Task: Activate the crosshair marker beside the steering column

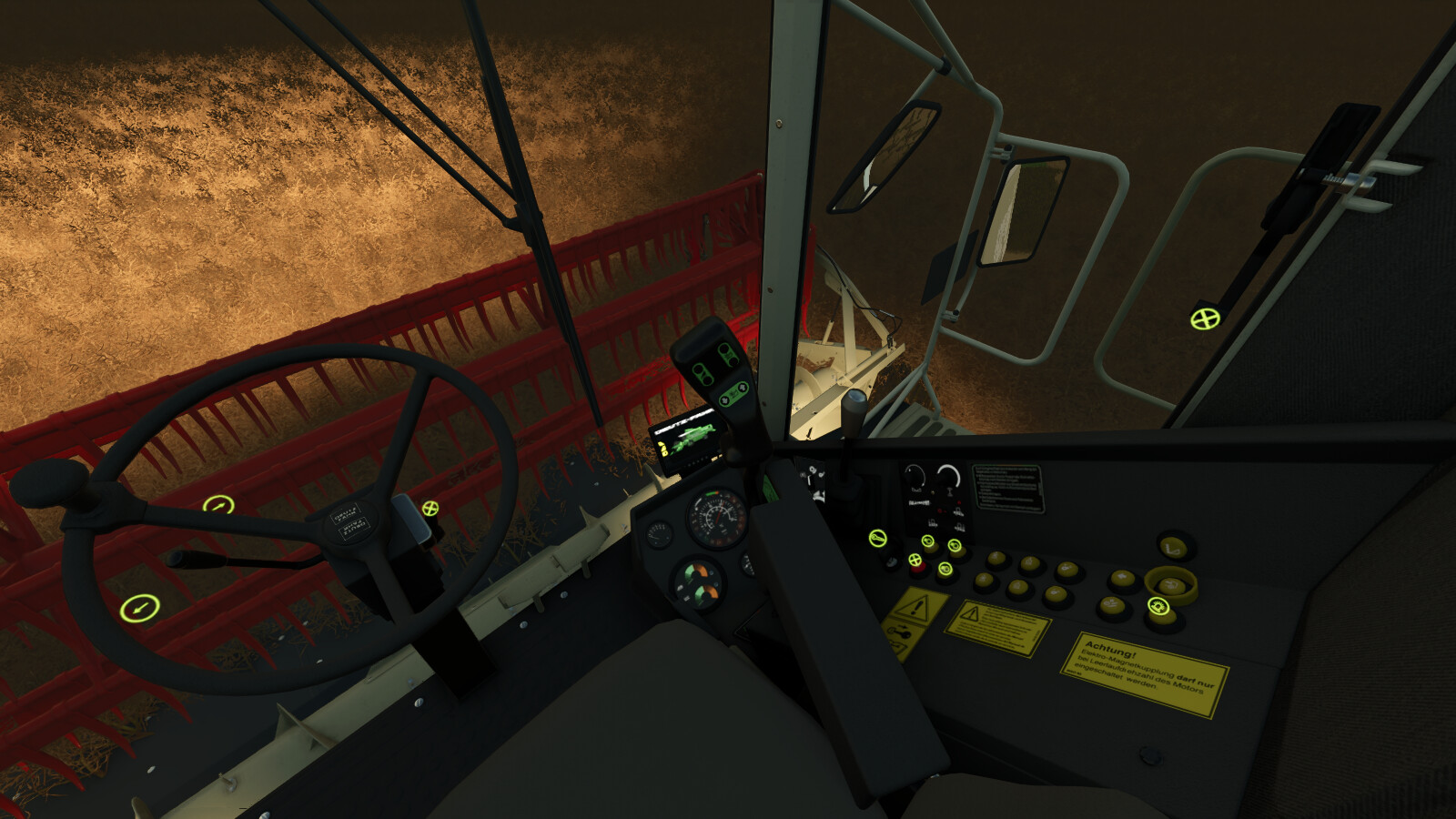Action: 430,508
